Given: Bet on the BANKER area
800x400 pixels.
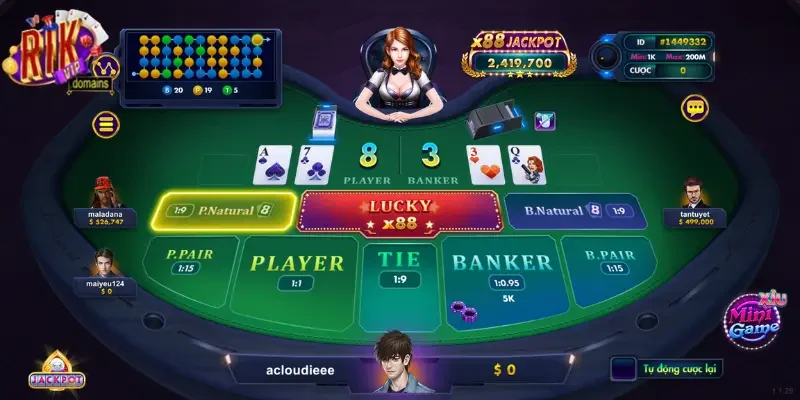Looking at the screenshot, I should 502,272.
